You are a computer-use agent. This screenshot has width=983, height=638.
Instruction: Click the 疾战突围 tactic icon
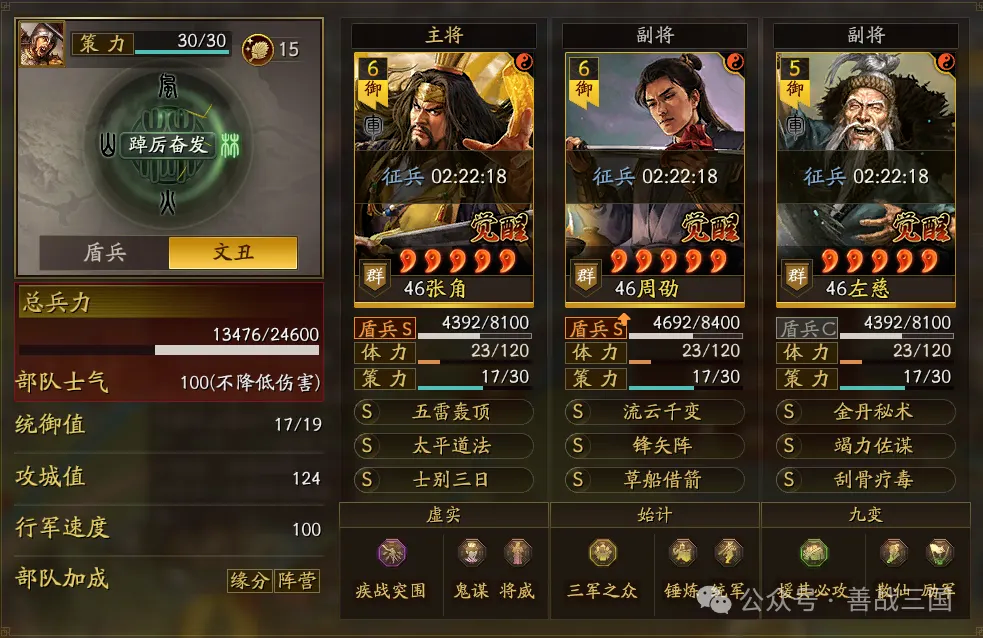(390, 553)
